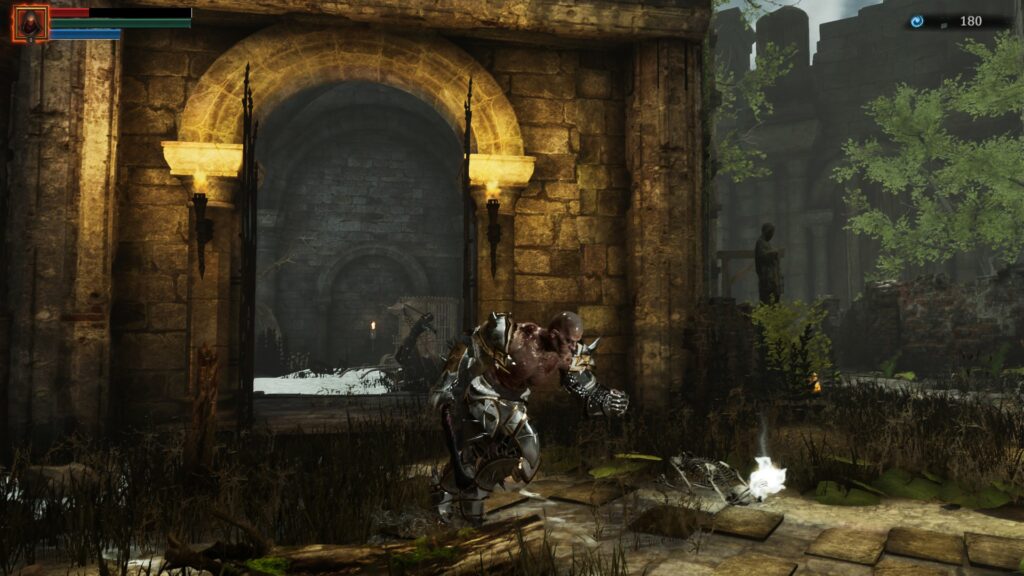Viewport: 1024px width, 576px height.
Task: Click the hooded character portrait icon
Action: pos(30,23)
